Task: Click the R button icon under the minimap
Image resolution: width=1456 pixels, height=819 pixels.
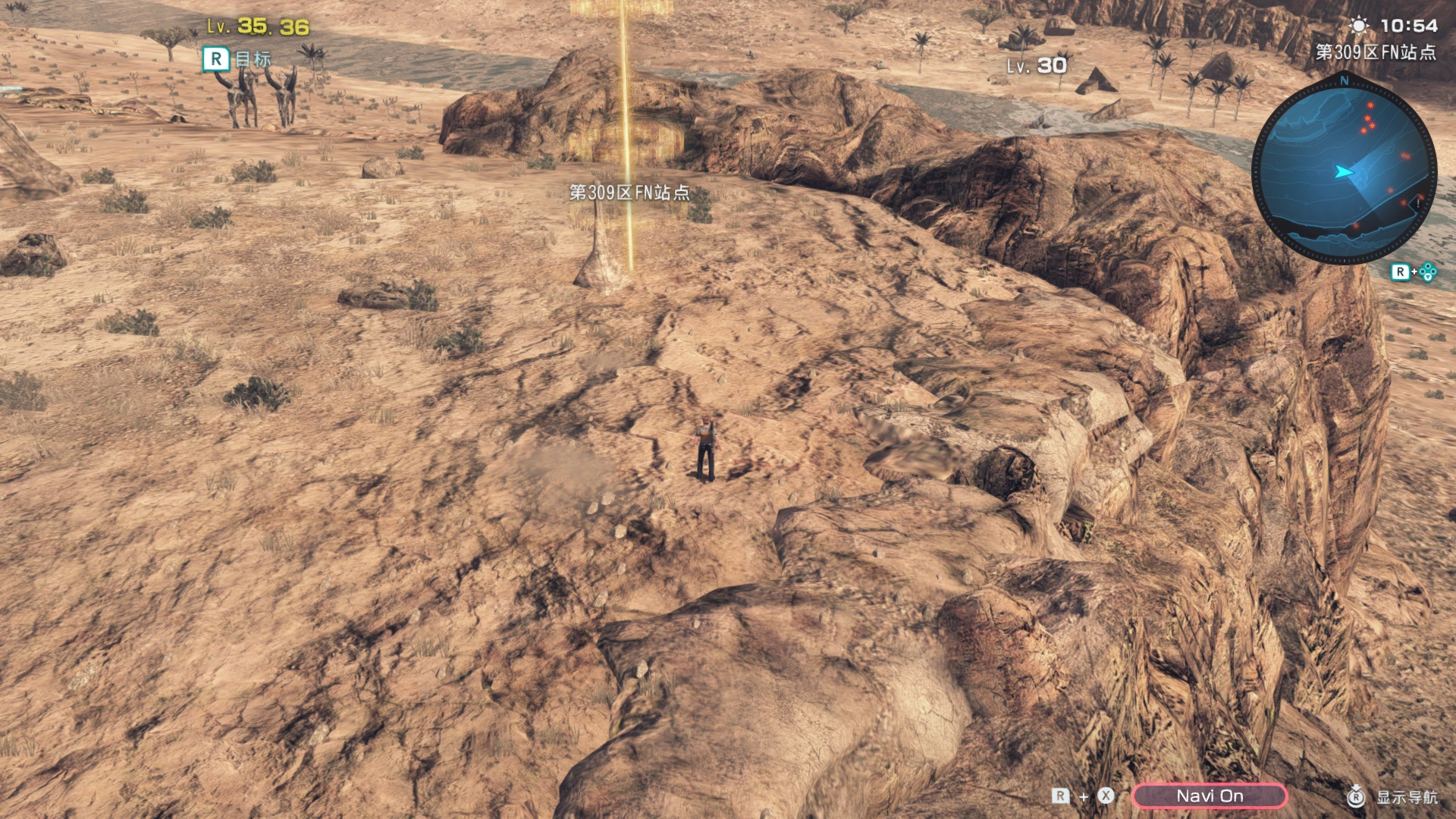Action: [1400, 270]
